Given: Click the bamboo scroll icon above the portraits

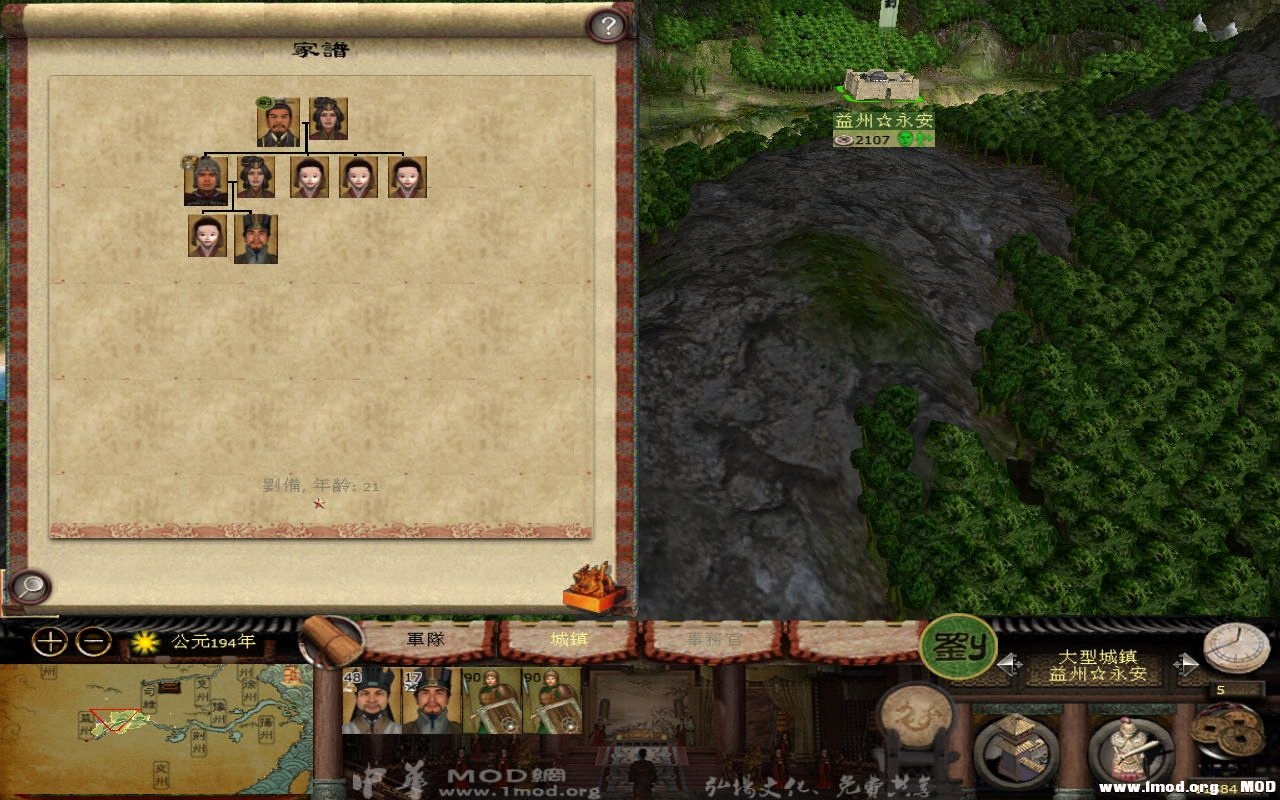Looking at the screenshot, I should click(x=335, y=640).
